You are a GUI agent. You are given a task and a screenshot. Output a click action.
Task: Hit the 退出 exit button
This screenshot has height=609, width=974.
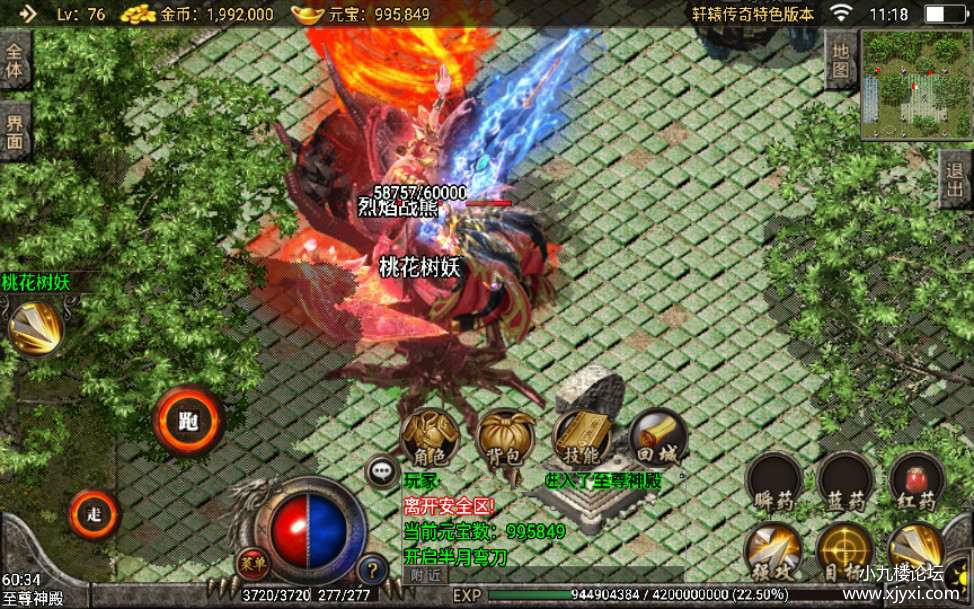point(956,180)
